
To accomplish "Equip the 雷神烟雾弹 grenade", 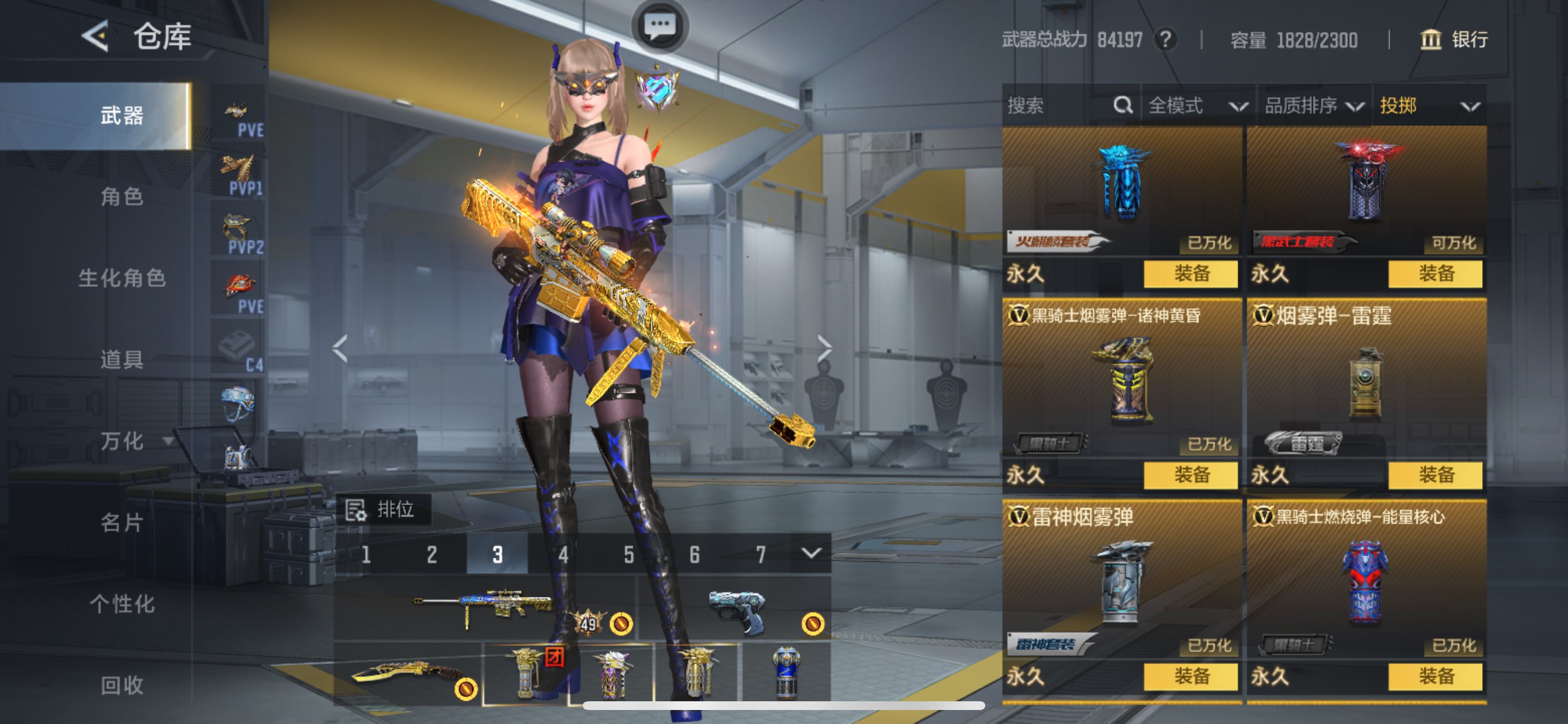I will tap(1190, 677).
